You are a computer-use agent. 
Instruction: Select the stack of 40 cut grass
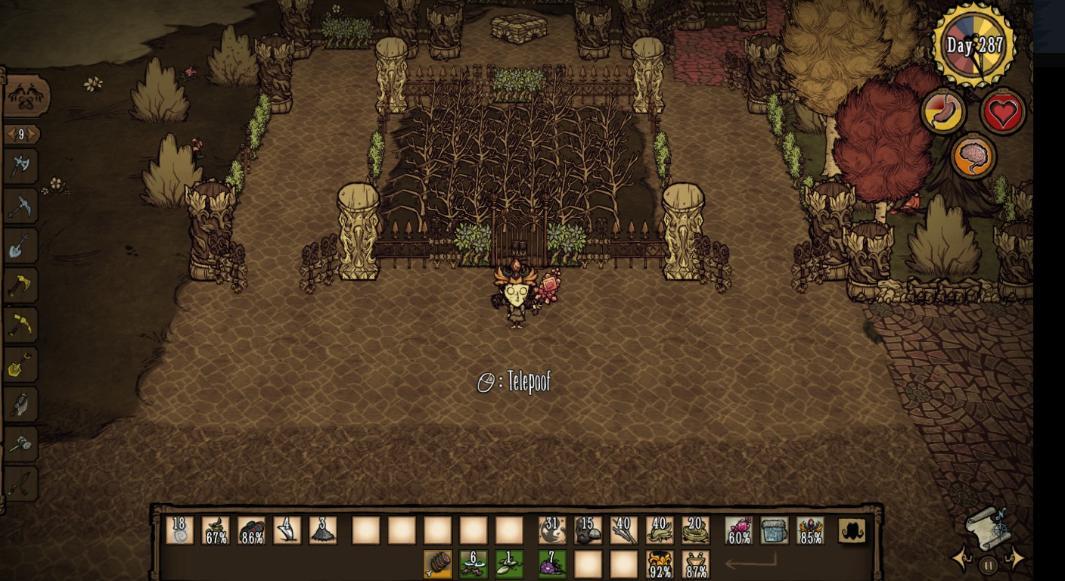pyautogui.click(x=659, y=530)
